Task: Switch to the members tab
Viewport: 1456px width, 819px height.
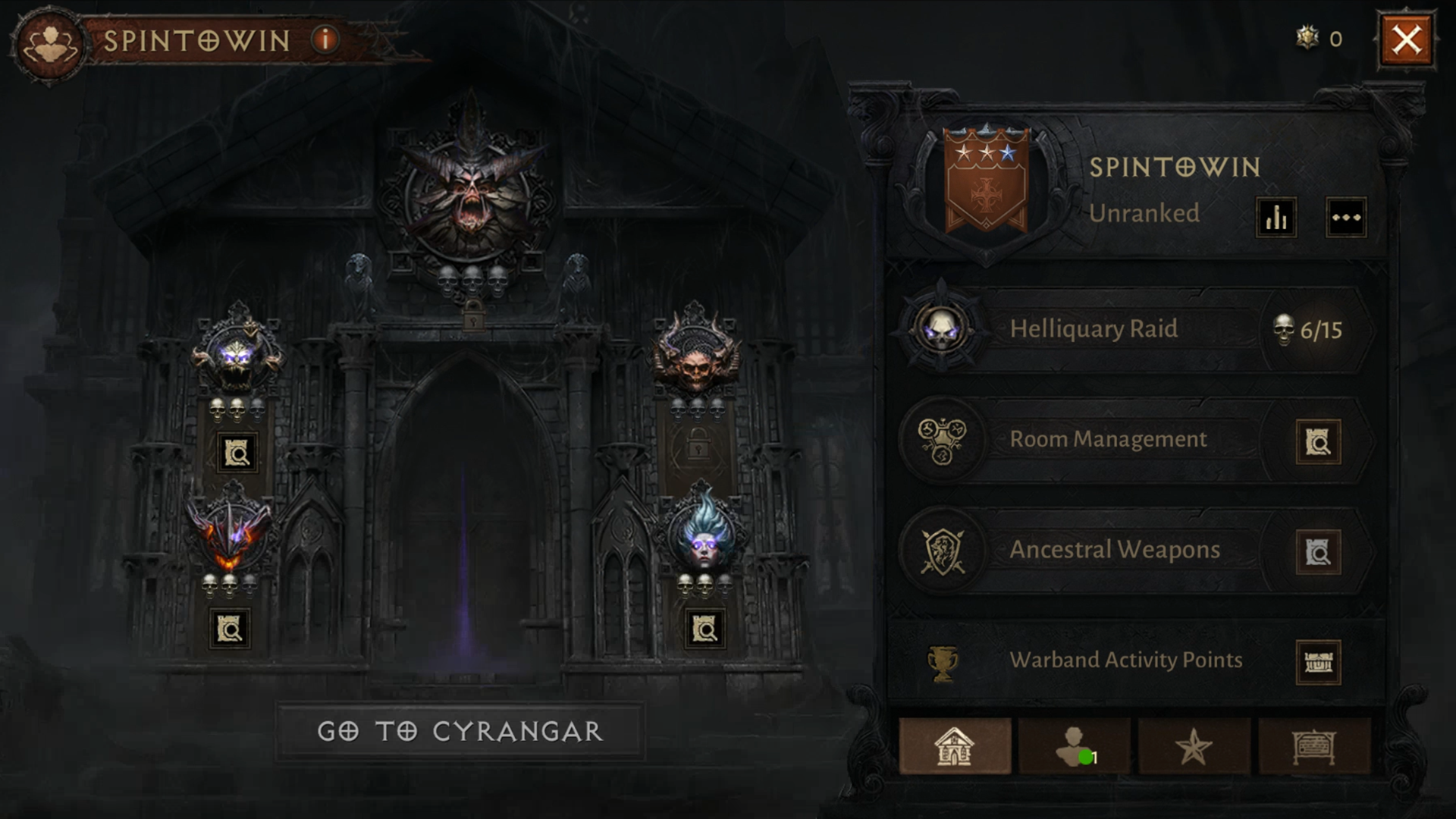Action: click(1074, 747)
